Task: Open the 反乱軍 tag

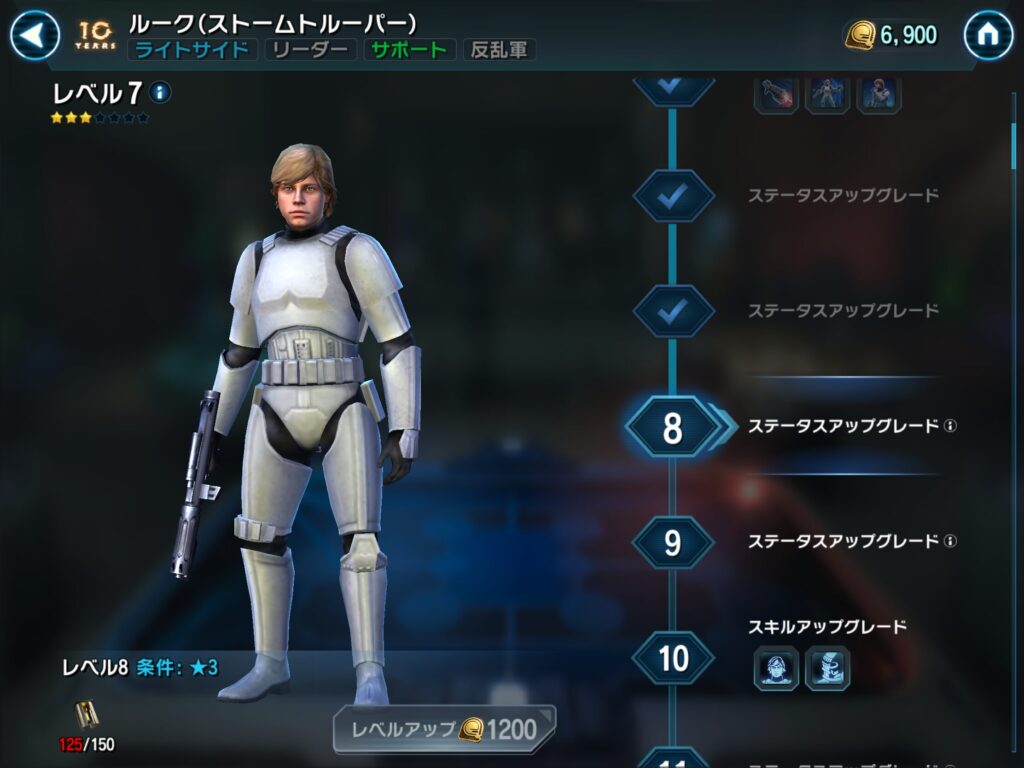Action: [x=499, y=50]
